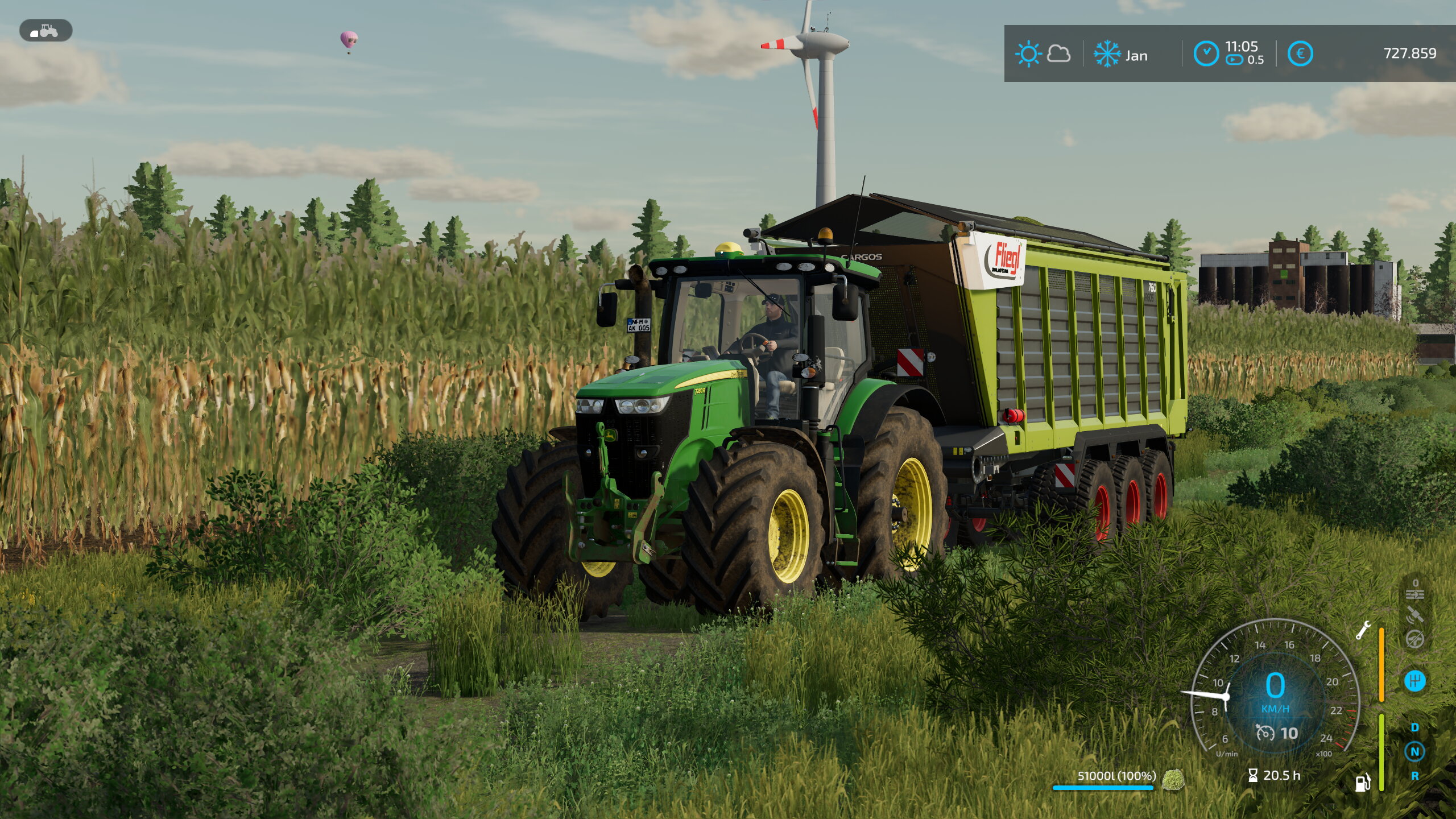Select the sunny weather icon
Viewport: 1456px width, 819px height.
point(1028,55)
